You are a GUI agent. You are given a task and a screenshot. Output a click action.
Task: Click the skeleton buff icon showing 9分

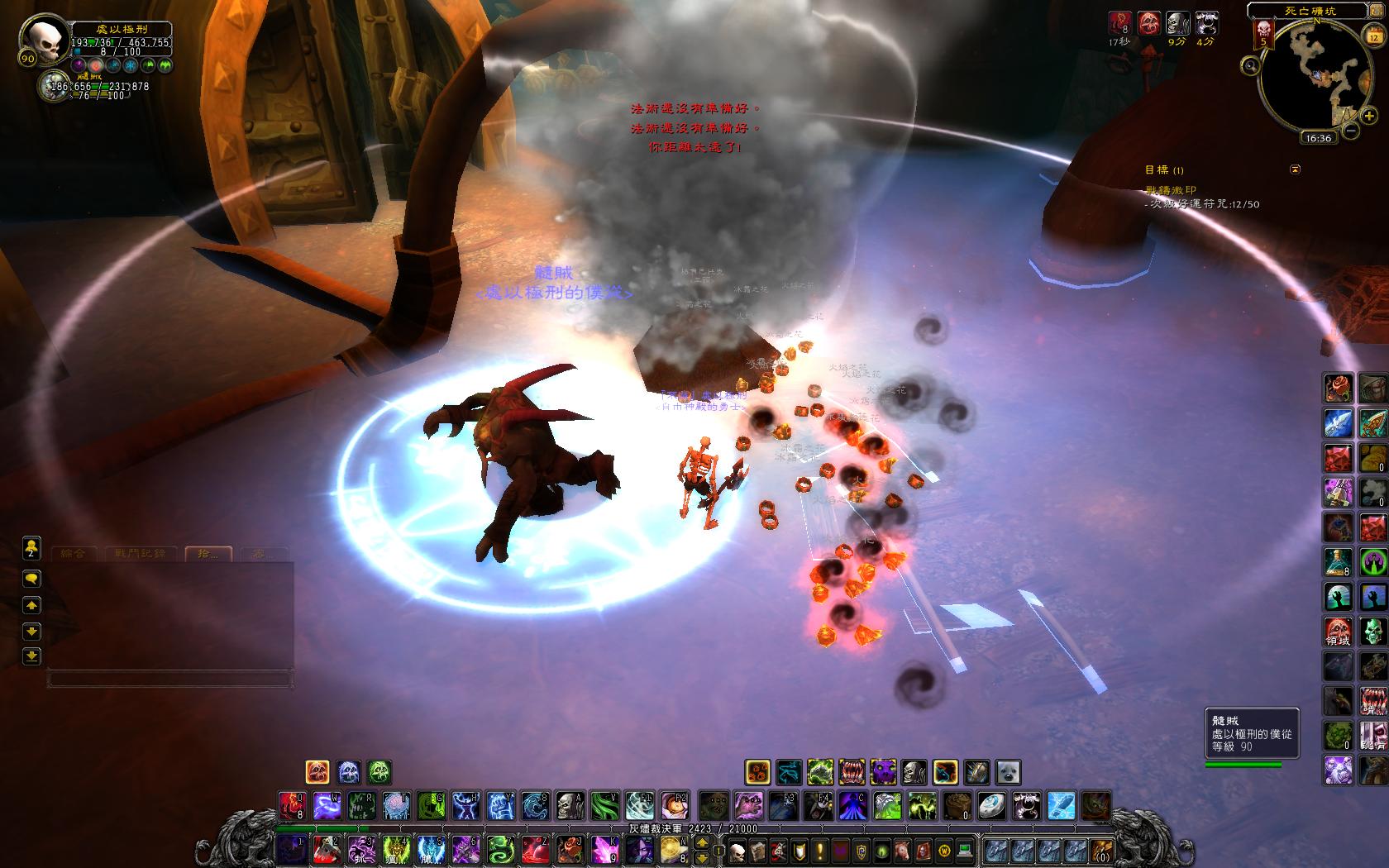1177,24
